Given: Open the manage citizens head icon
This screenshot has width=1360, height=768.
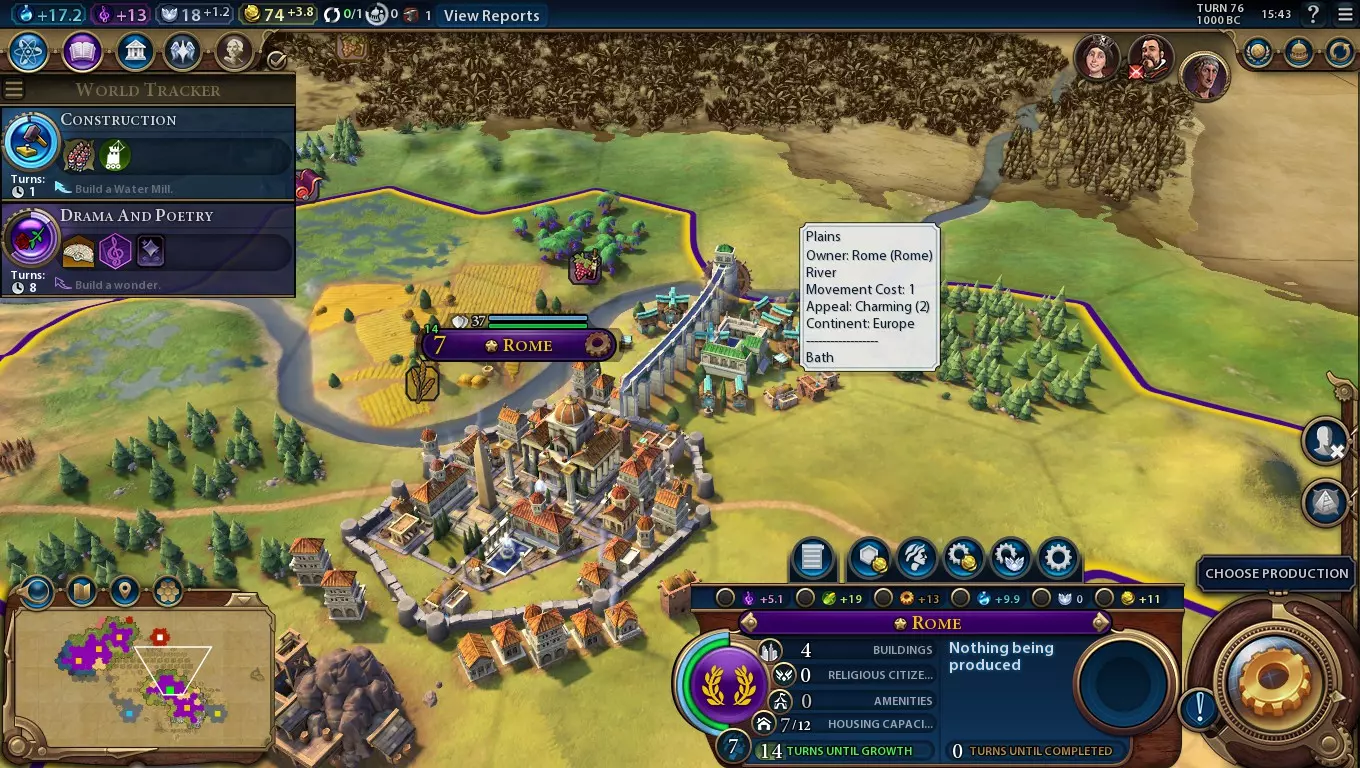Looking at the screenshot, I should (x=916, y=559).
